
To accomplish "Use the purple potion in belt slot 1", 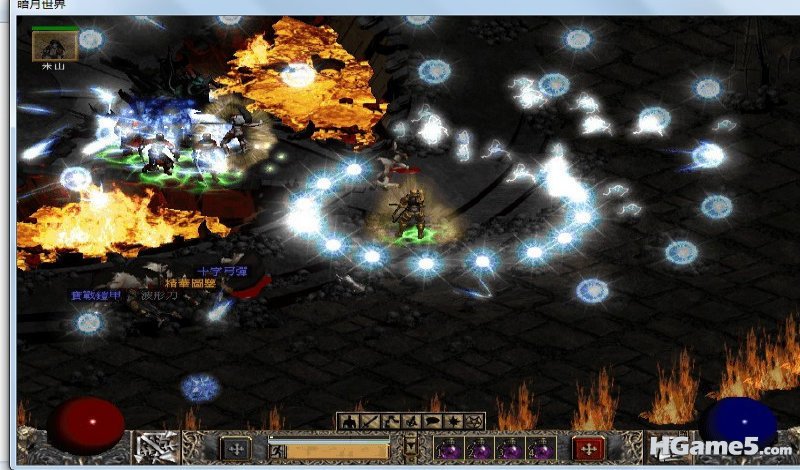I will point(447,448).
